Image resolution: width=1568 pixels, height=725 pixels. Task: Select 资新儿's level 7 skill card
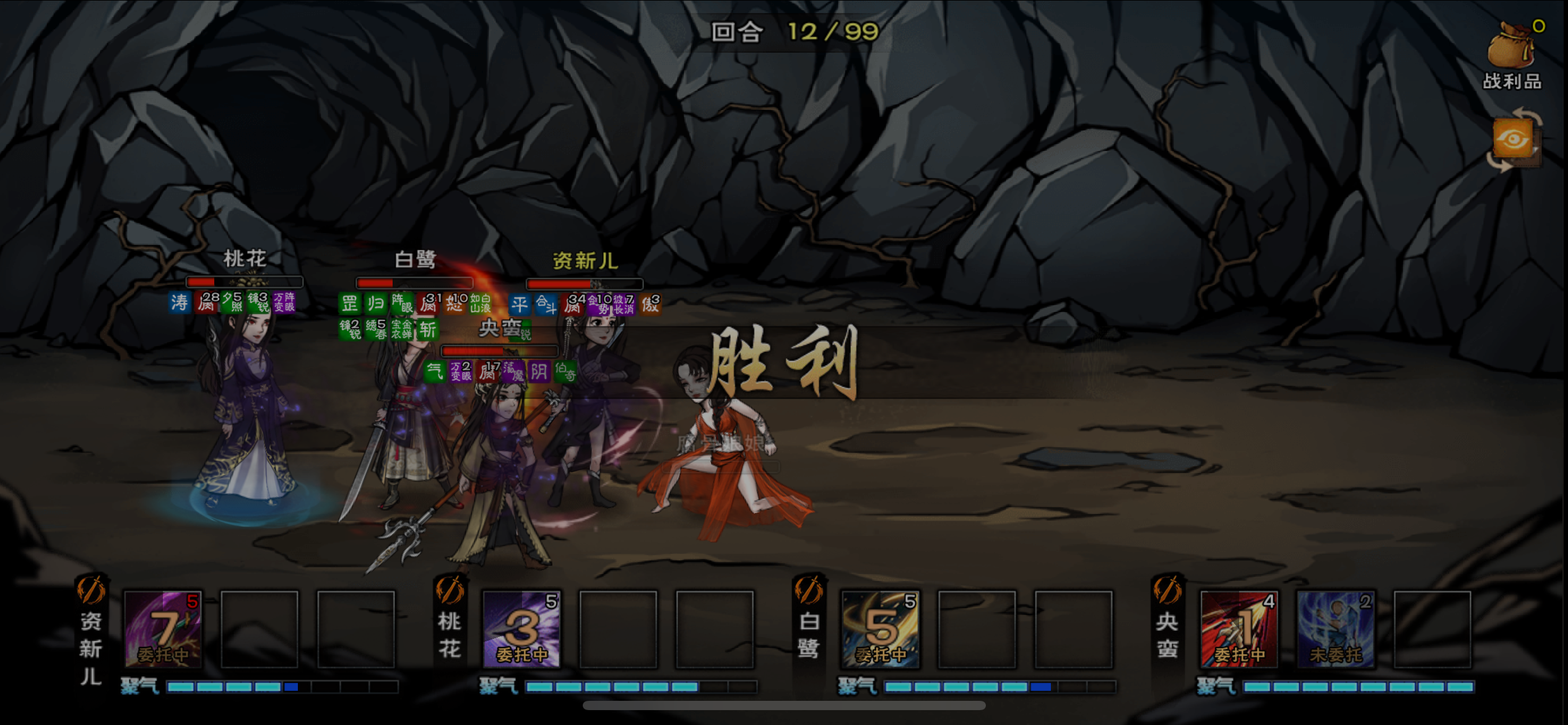[x=163, y=627]
